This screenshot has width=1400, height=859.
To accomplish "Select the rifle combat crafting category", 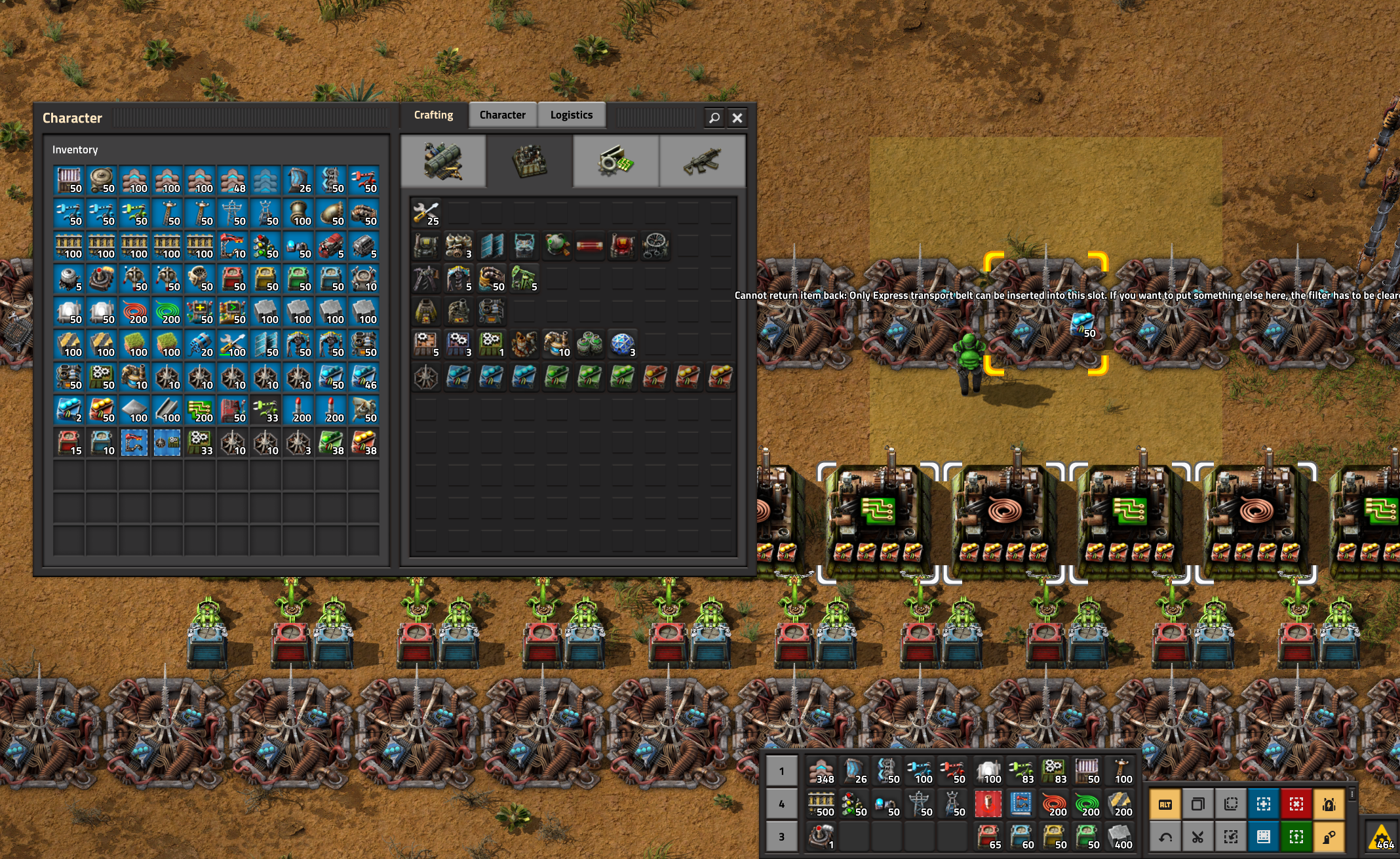I will pyautogui.click(x=702, y=161).
